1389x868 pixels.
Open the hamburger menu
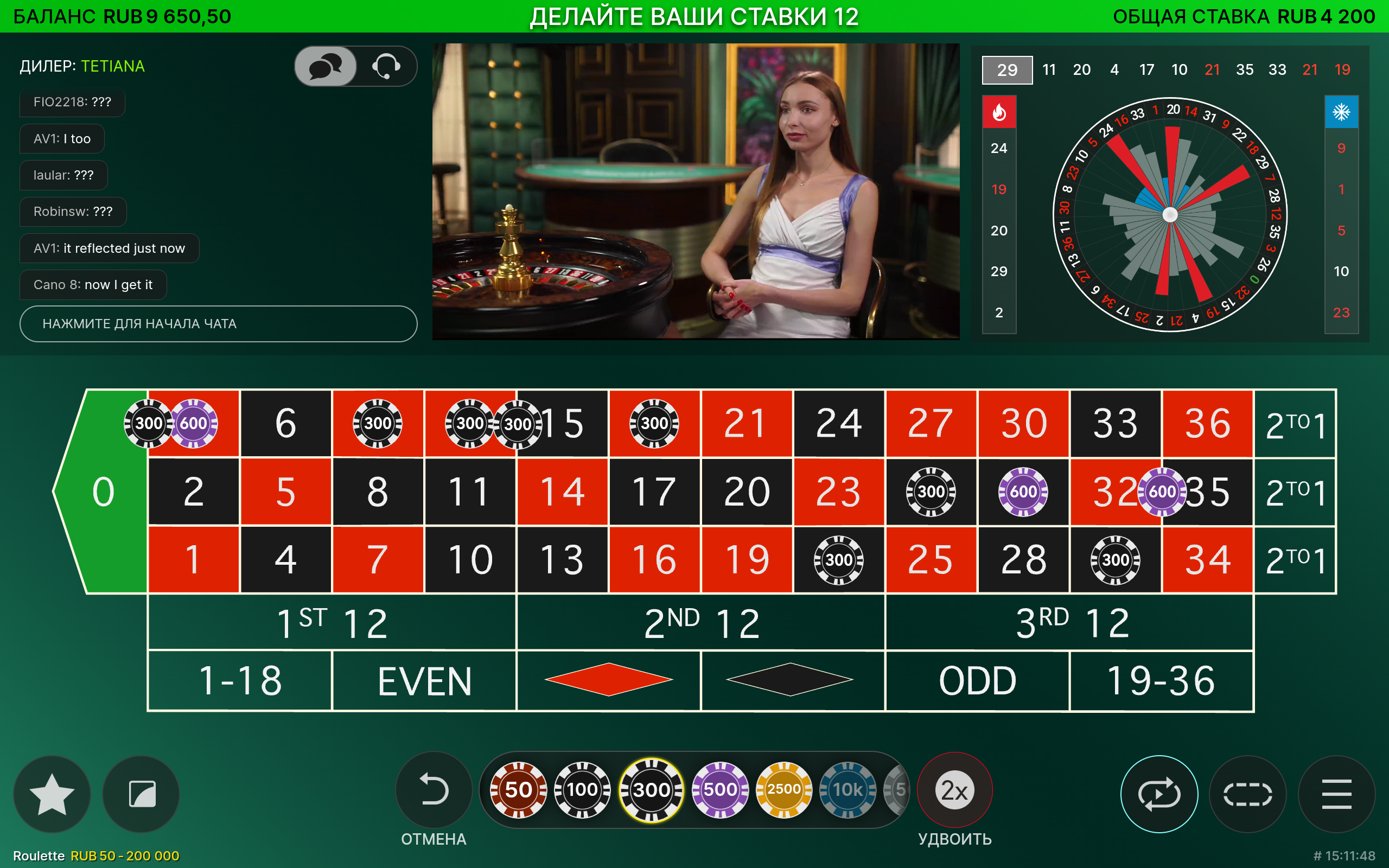tap(1336, 795)
